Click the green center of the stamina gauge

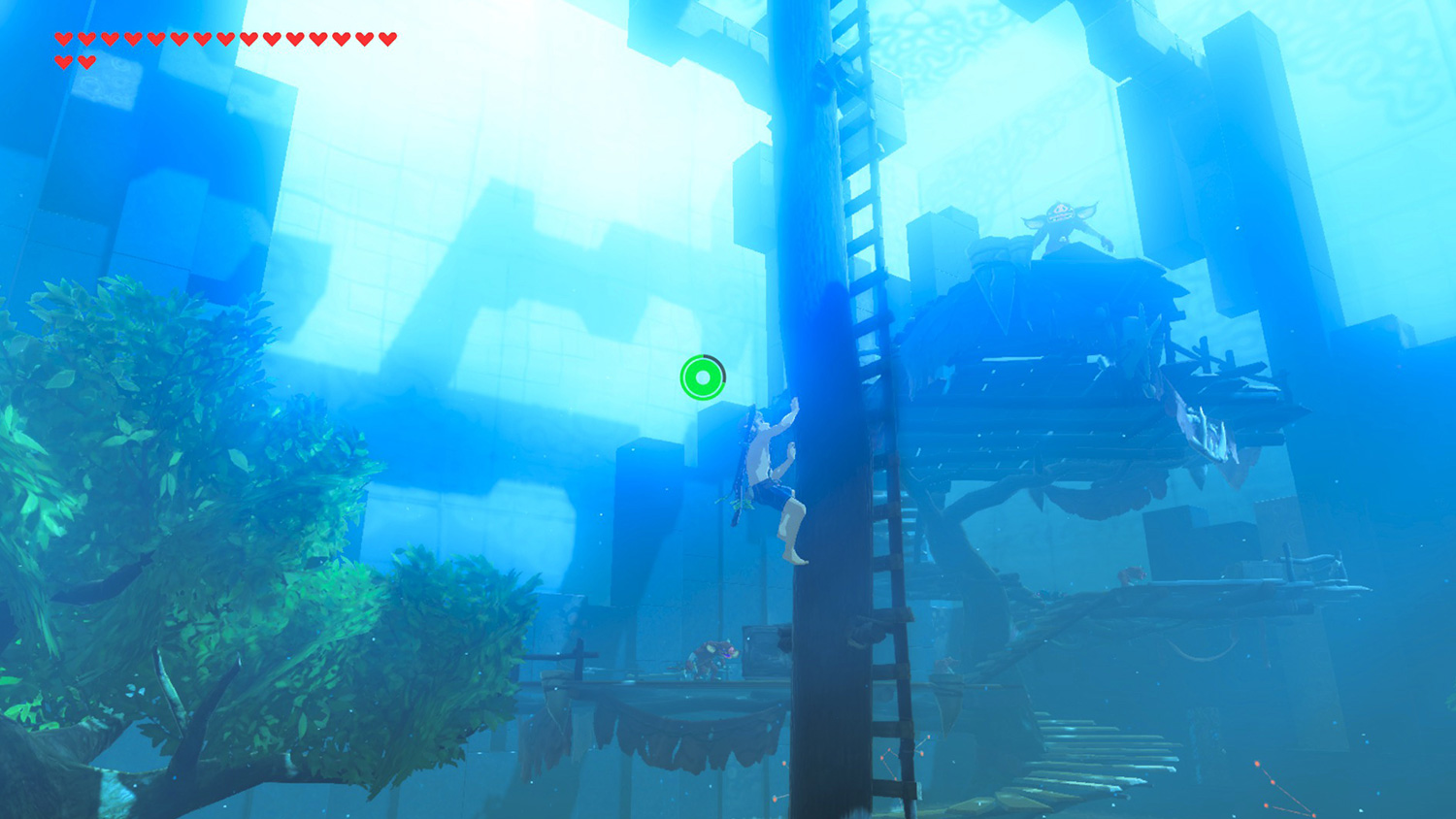(703, 377)
